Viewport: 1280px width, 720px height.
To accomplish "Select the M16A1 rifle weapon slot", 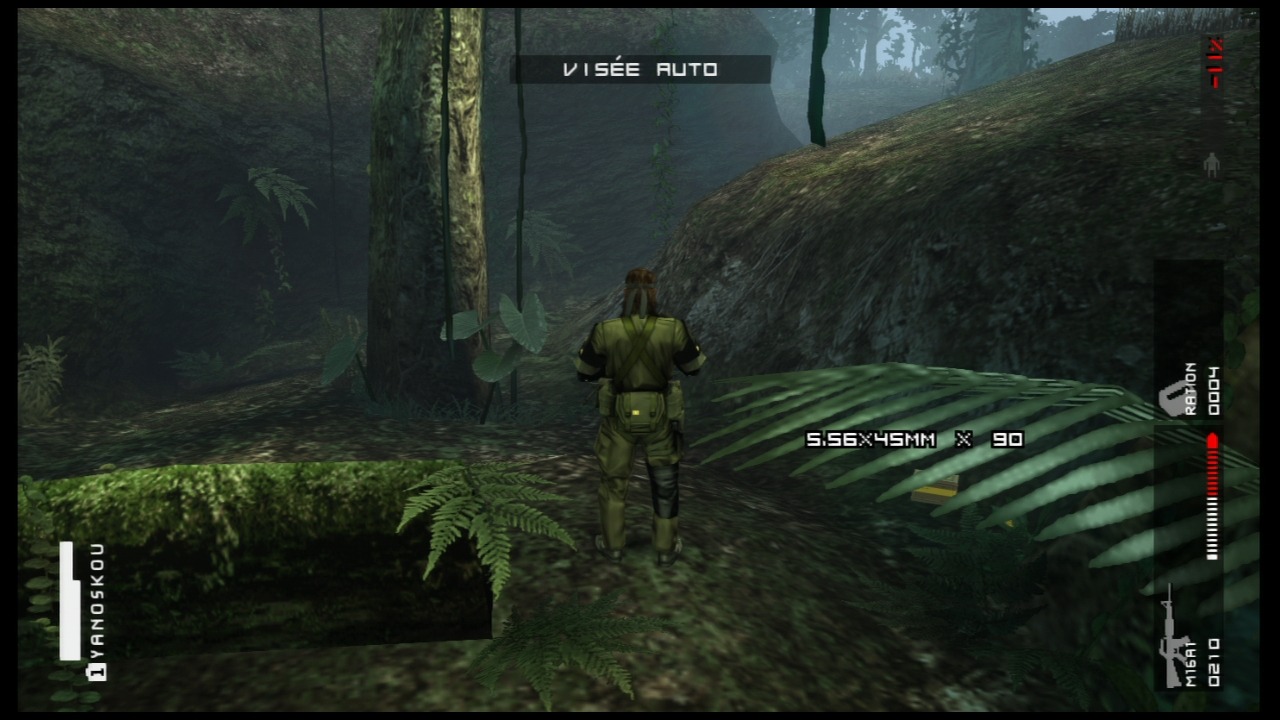I will coord(1188,638).
